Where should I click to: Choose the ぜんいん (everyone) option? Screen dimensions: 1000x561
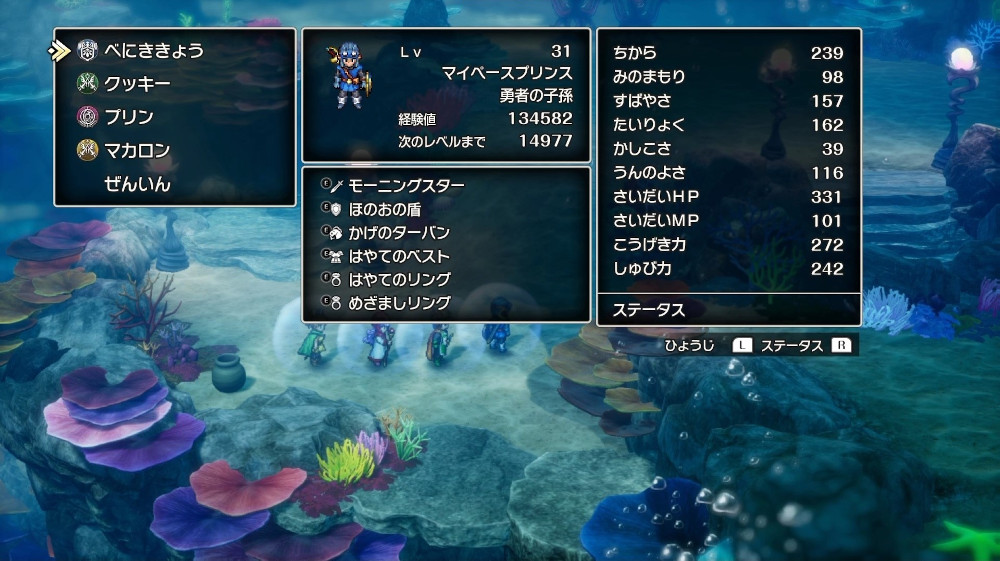[x=137, y=185]
